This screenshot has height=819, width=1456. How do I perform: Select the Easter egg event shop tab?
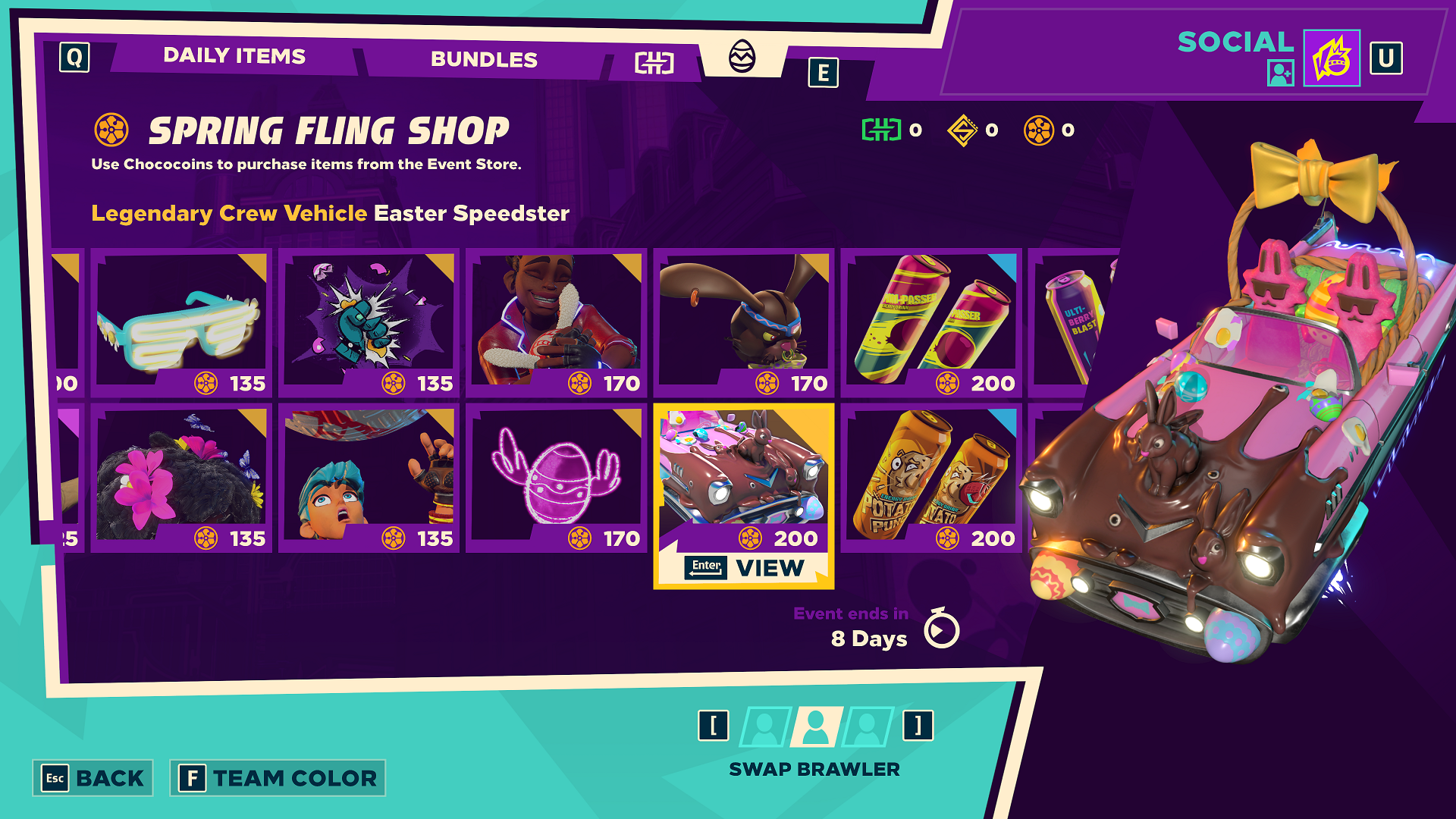point(742,56)
